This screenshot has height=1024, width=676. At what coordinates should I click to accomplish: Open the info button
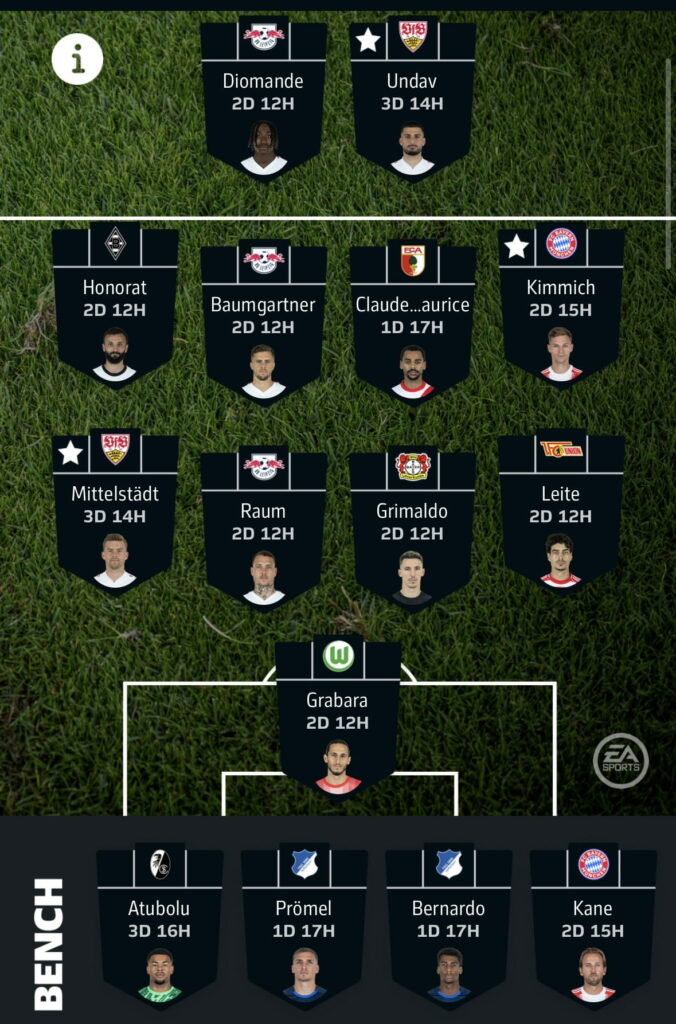pos(78,61)
